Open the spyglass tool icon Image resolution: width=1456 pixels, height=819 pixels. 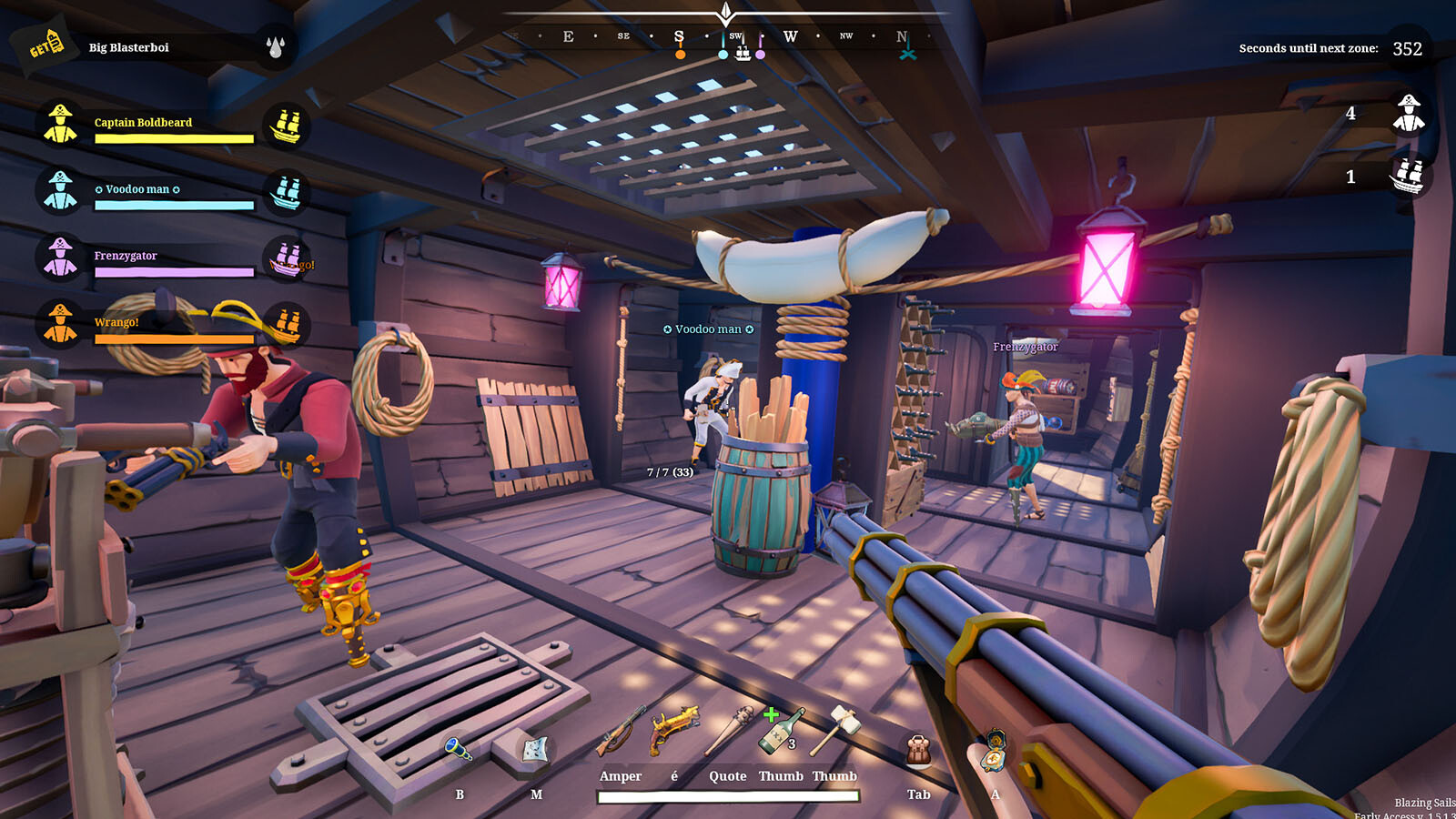pyautogui.click(x=459, y=750)
